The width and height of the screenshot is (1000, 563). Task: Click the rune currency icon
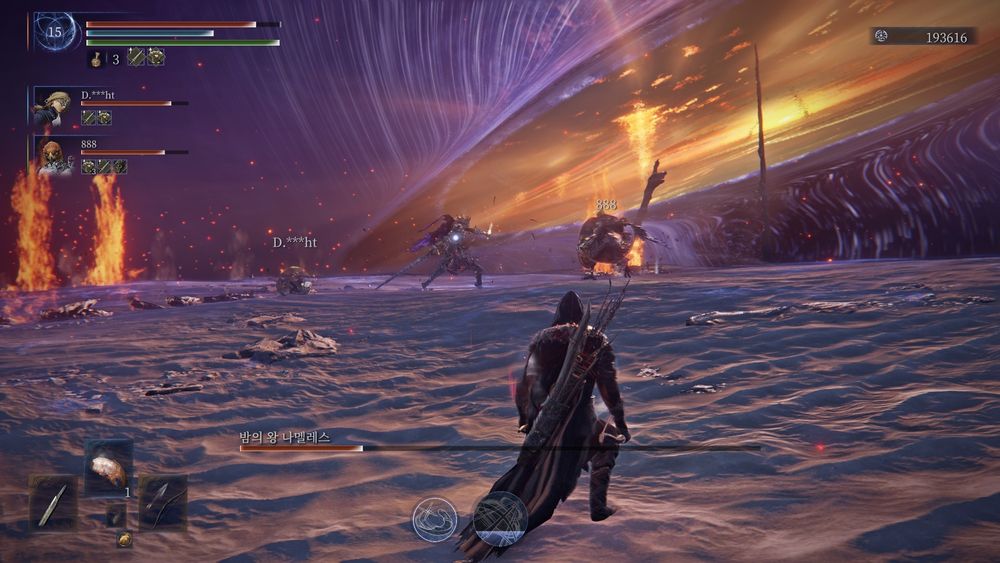tap(881, 37)
